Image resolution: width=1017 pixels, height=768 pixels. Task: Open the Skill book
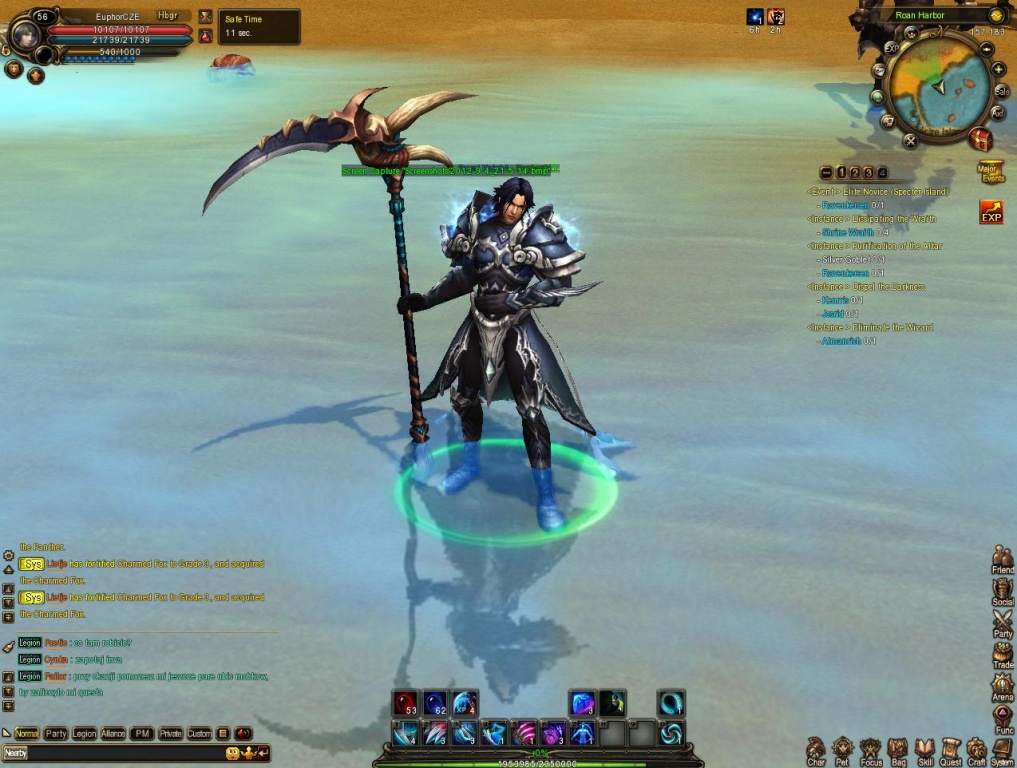pos(925,749)
